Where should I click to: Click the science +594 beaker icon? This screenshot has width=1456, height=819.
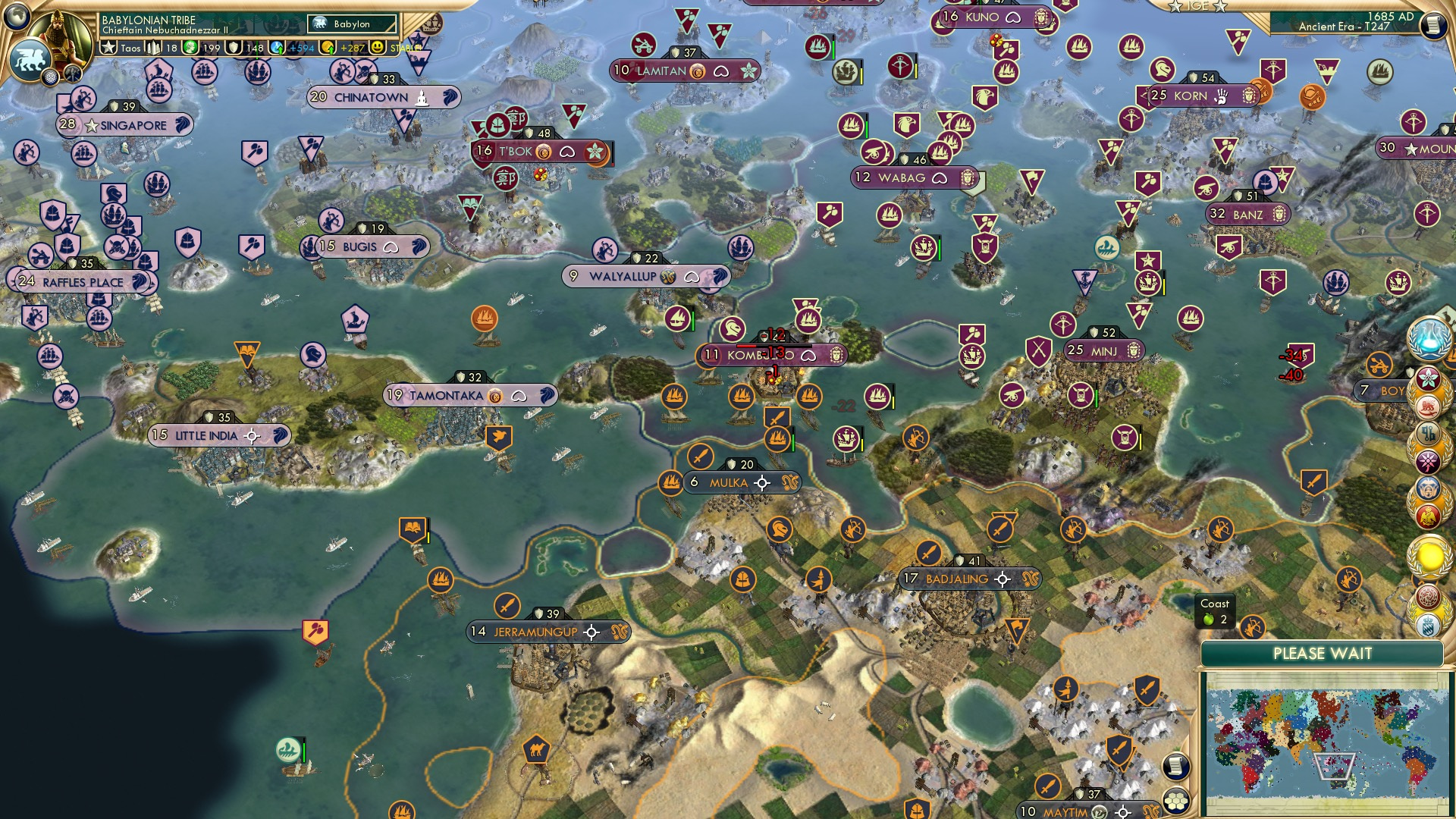[x=276, y=47]
